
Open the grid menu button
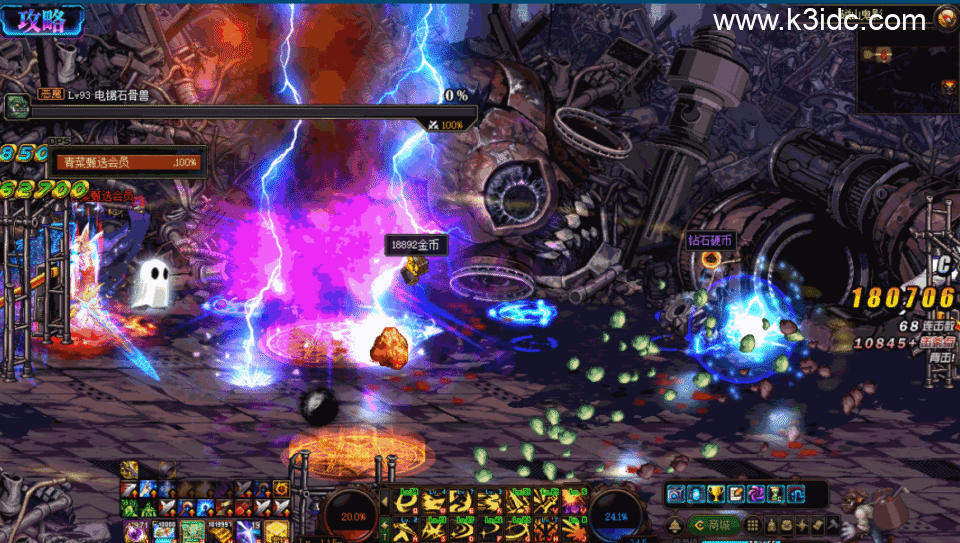(754, 525)
